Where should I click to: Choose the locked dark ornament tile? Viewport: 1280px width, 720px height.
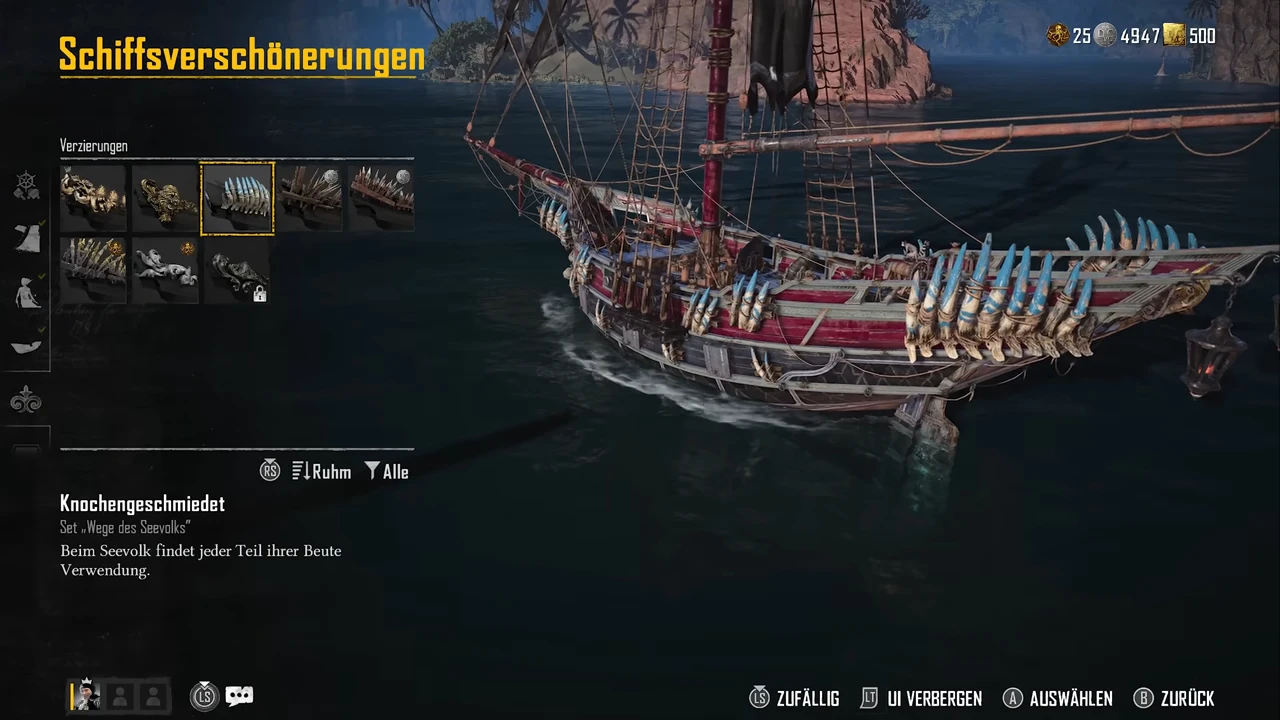[x=237, y=270]
